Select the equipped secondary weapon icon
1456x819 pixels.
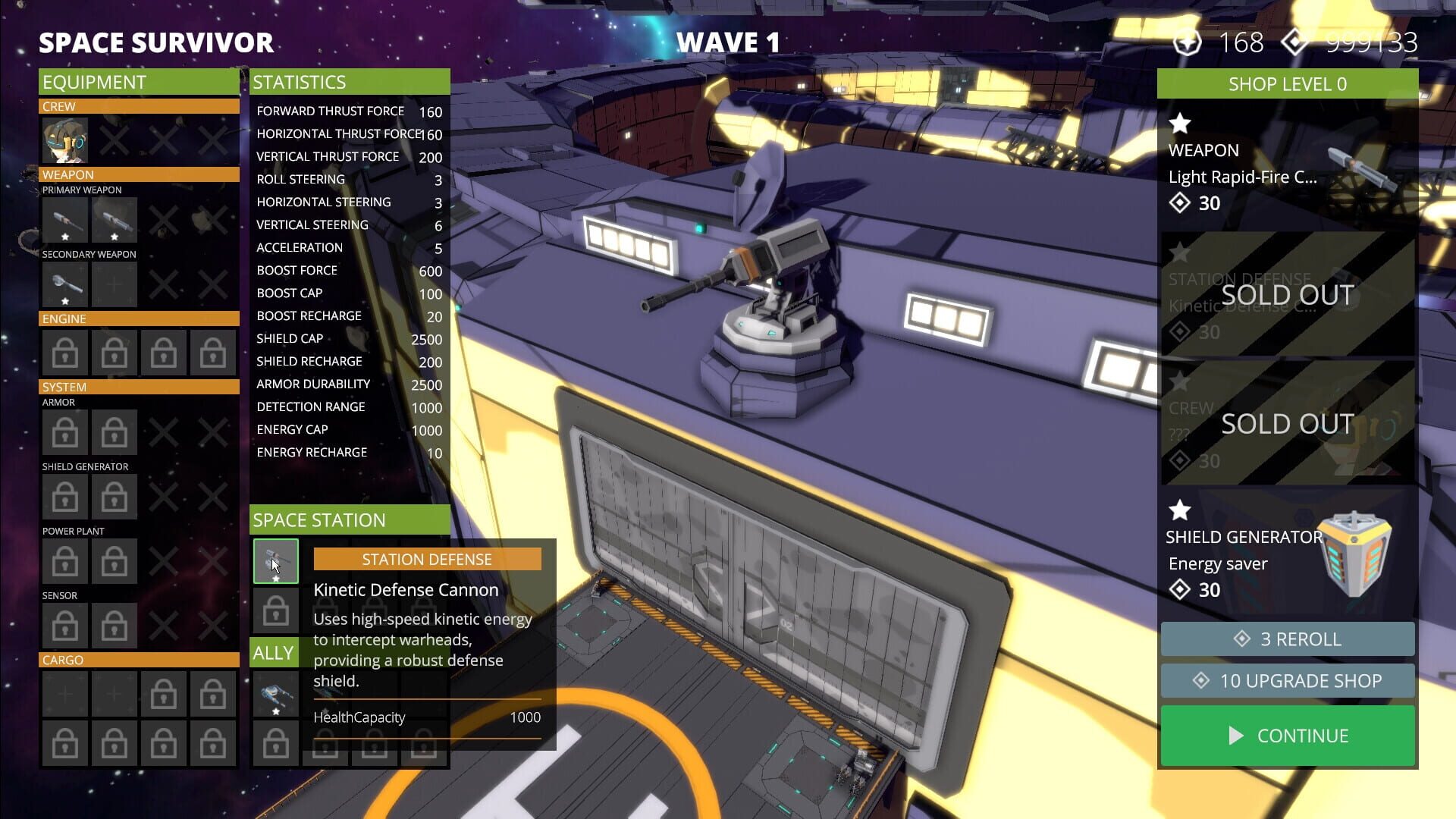click(x=64, y=284)
